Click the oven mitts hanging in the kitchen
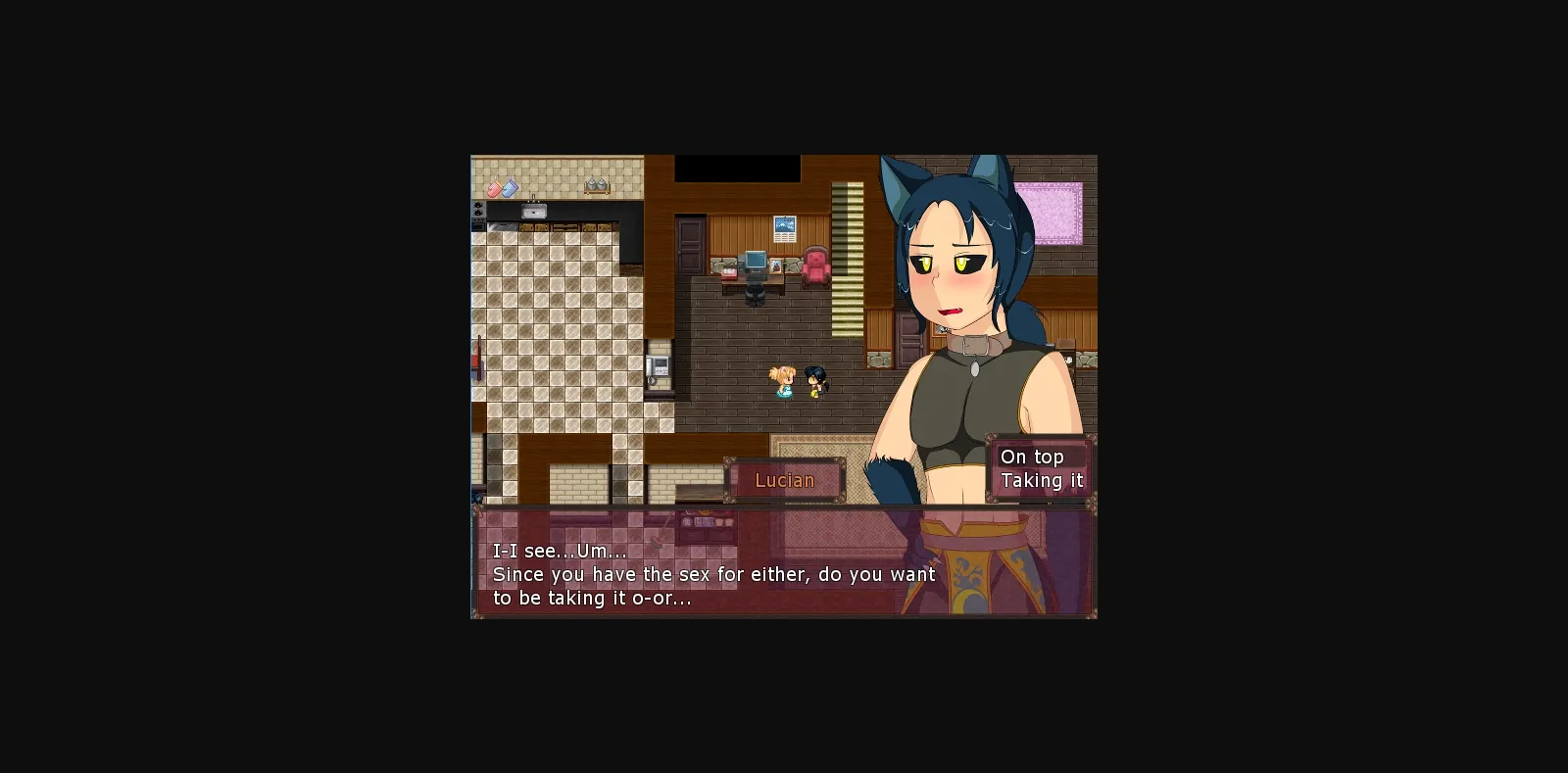 tap(503, 186)
